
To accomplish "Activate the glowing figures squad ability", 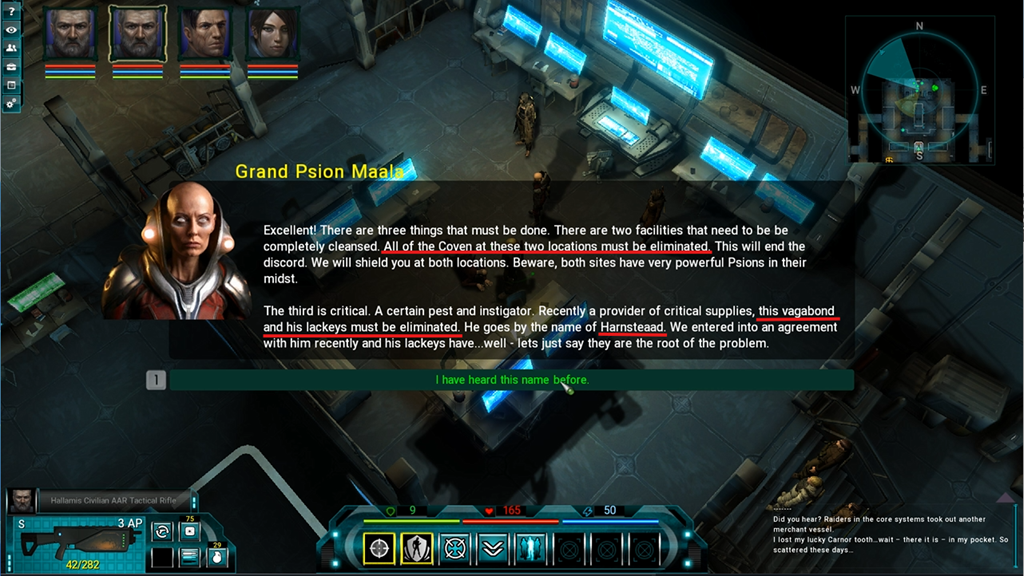I will click(530, 548).
